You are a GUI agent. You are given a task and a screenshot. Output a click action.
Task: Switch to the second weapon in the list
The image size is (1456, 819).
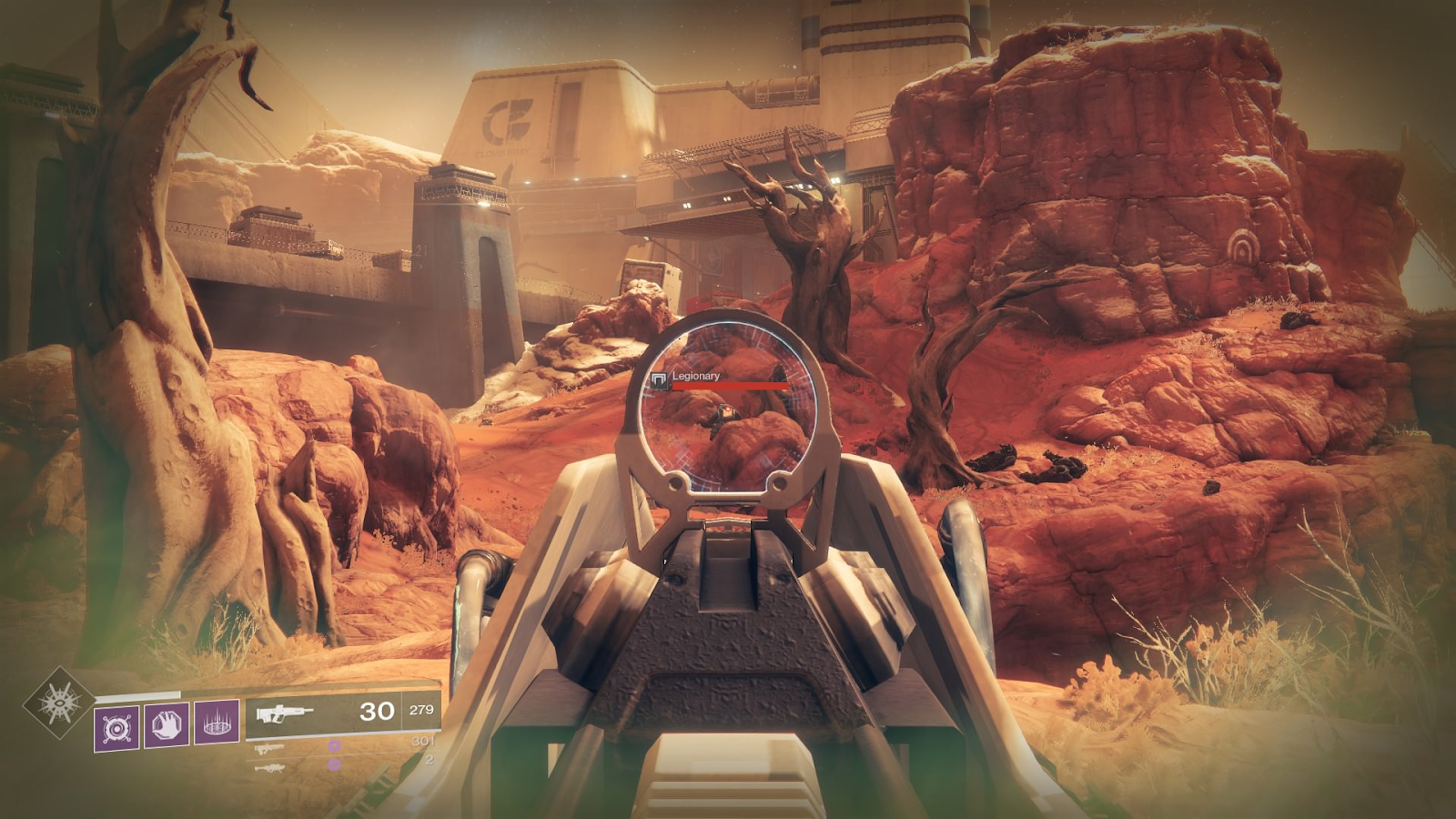click(269, 749)
